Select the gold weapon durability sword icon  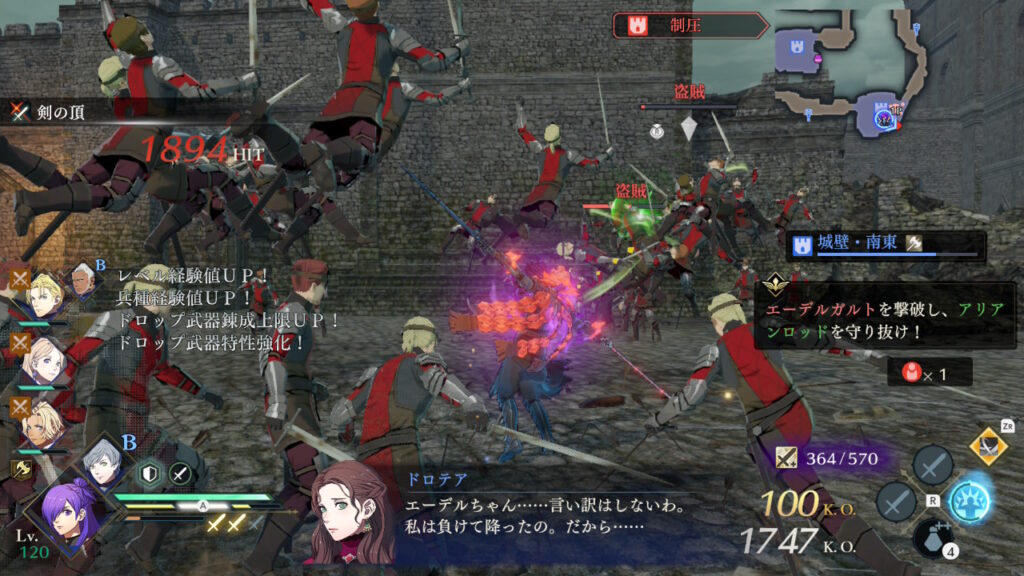788,459
